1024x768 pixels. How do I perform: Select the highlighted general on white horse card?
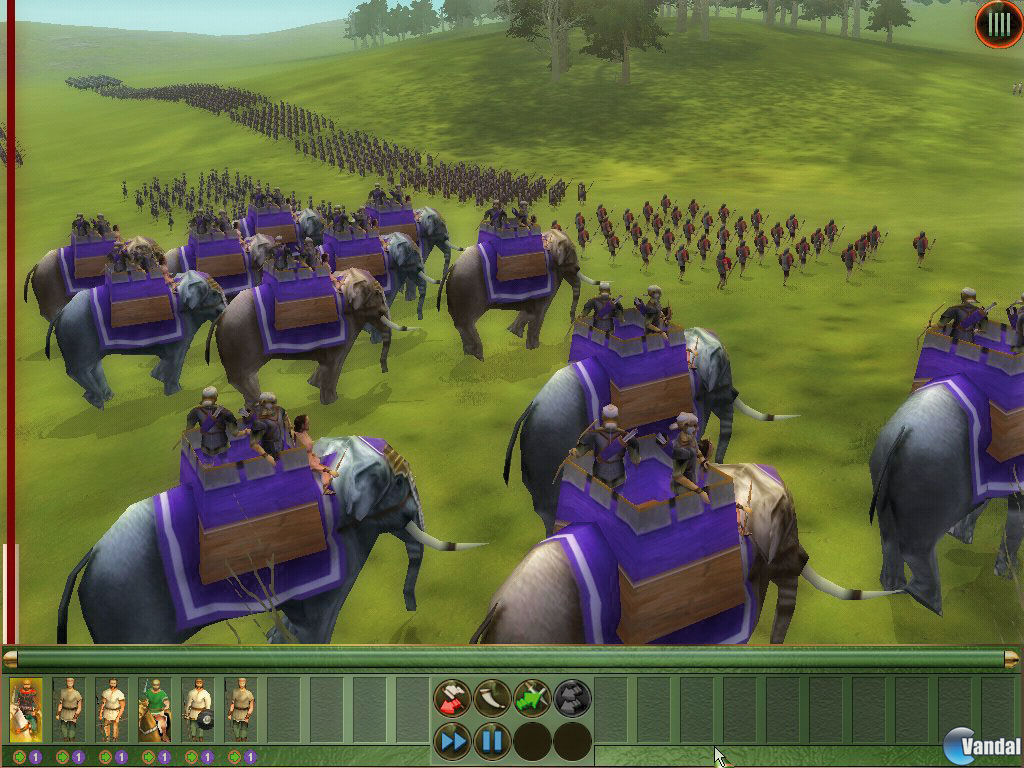click(26, 709)
